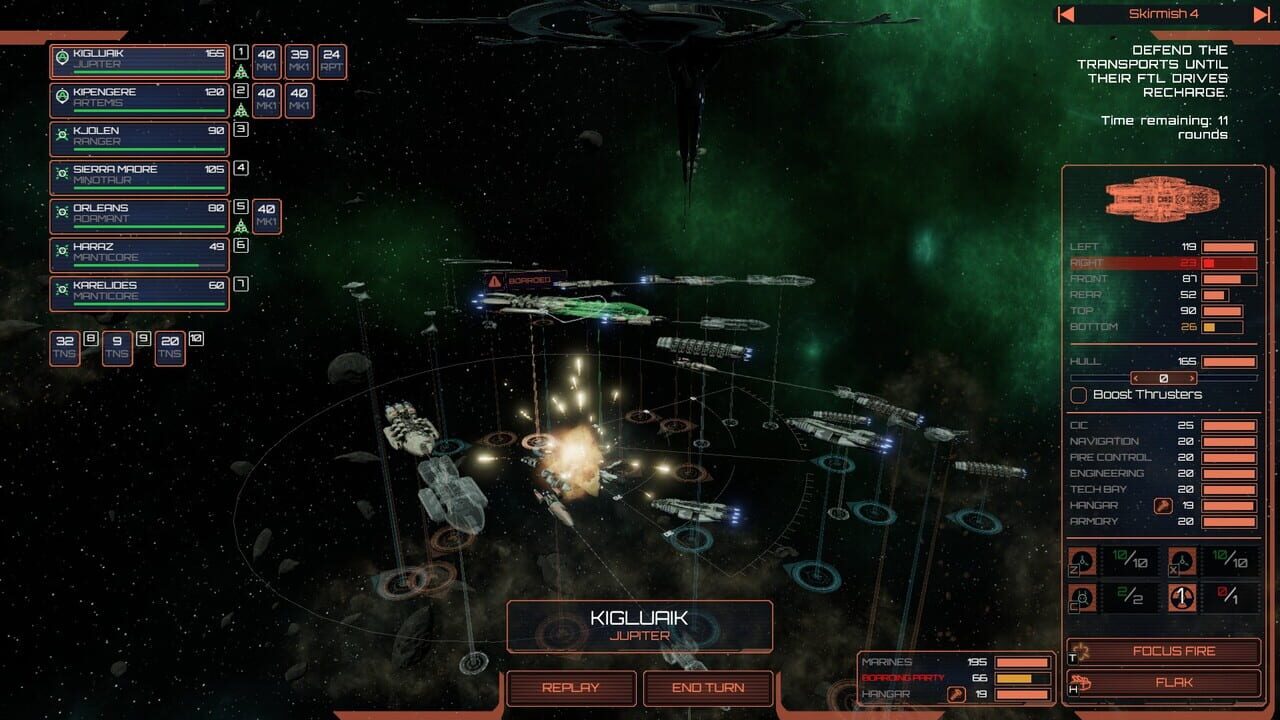Select the Kipengere Artemis ship
The width and height of the screenshot is (1280, 720).
[x=140, y=99]
